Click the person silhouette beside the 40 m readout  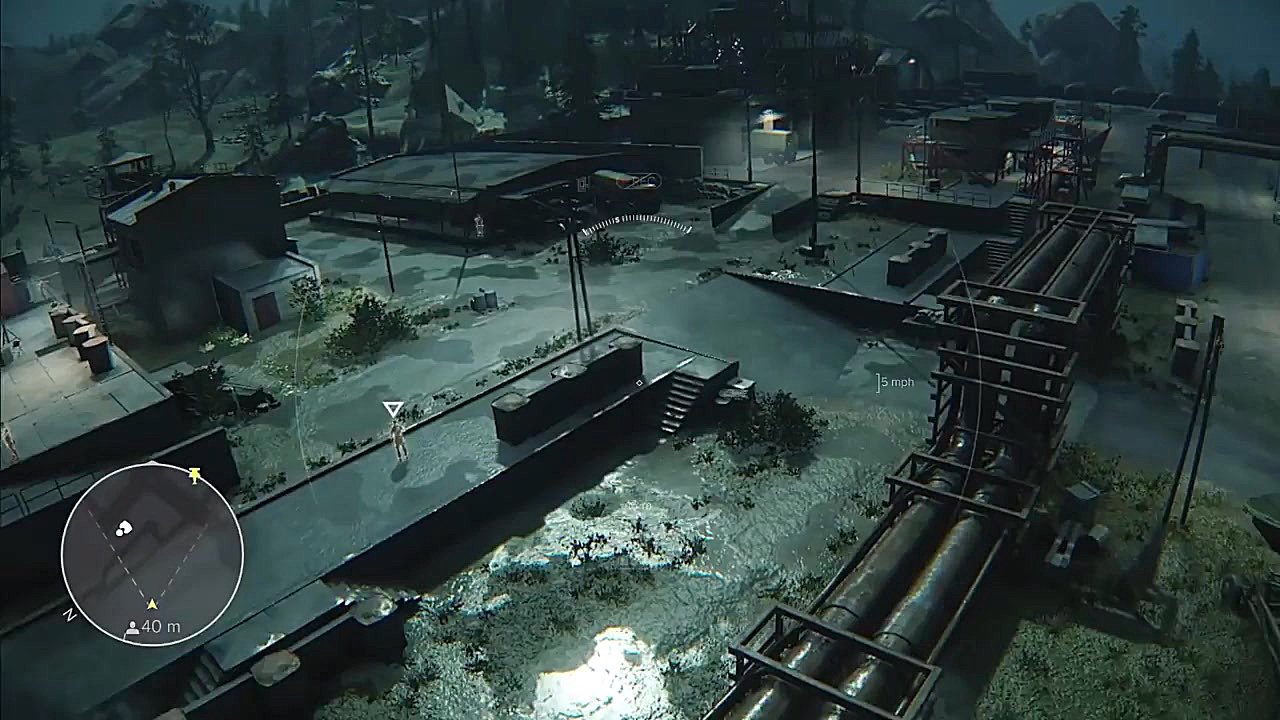pyautogui.click(x=132, y=628)
